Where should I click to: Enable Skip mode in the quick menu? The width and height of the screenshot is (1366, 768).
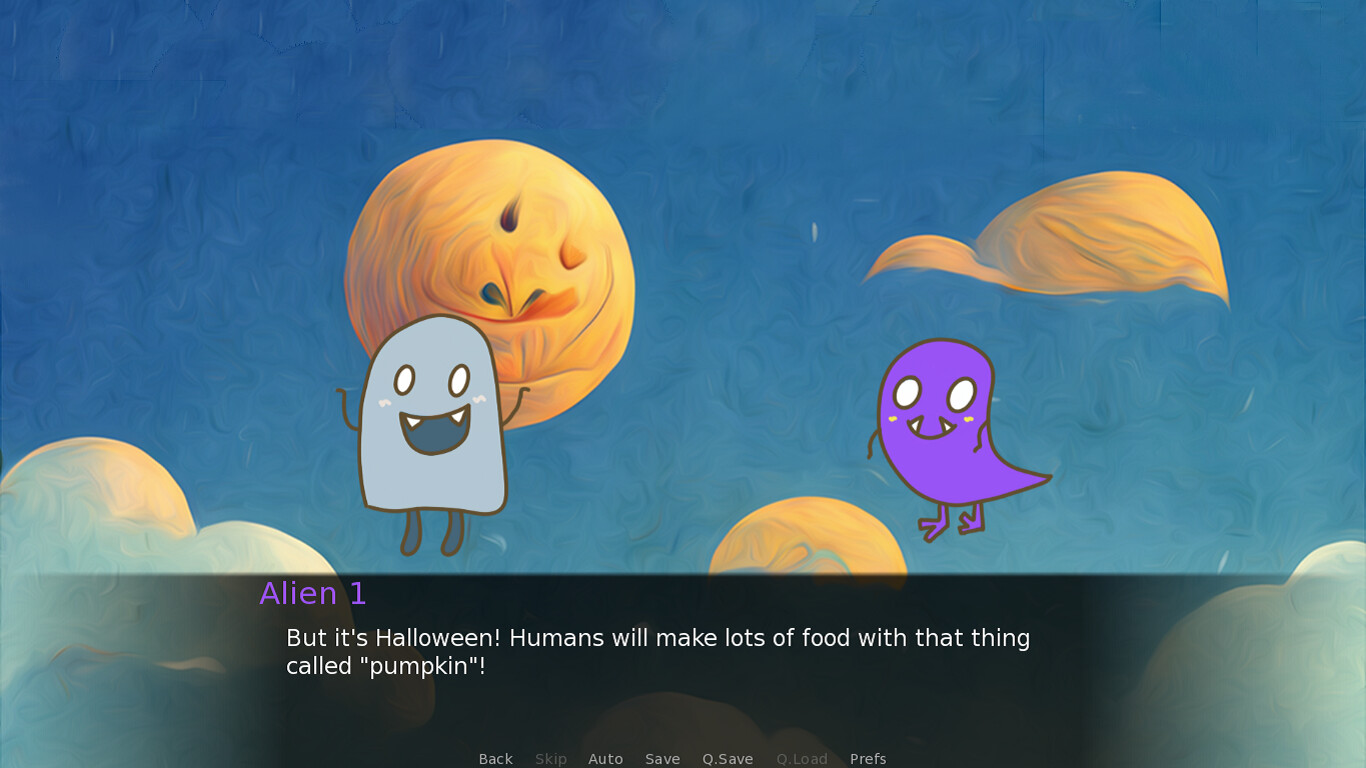pos(551,759)
